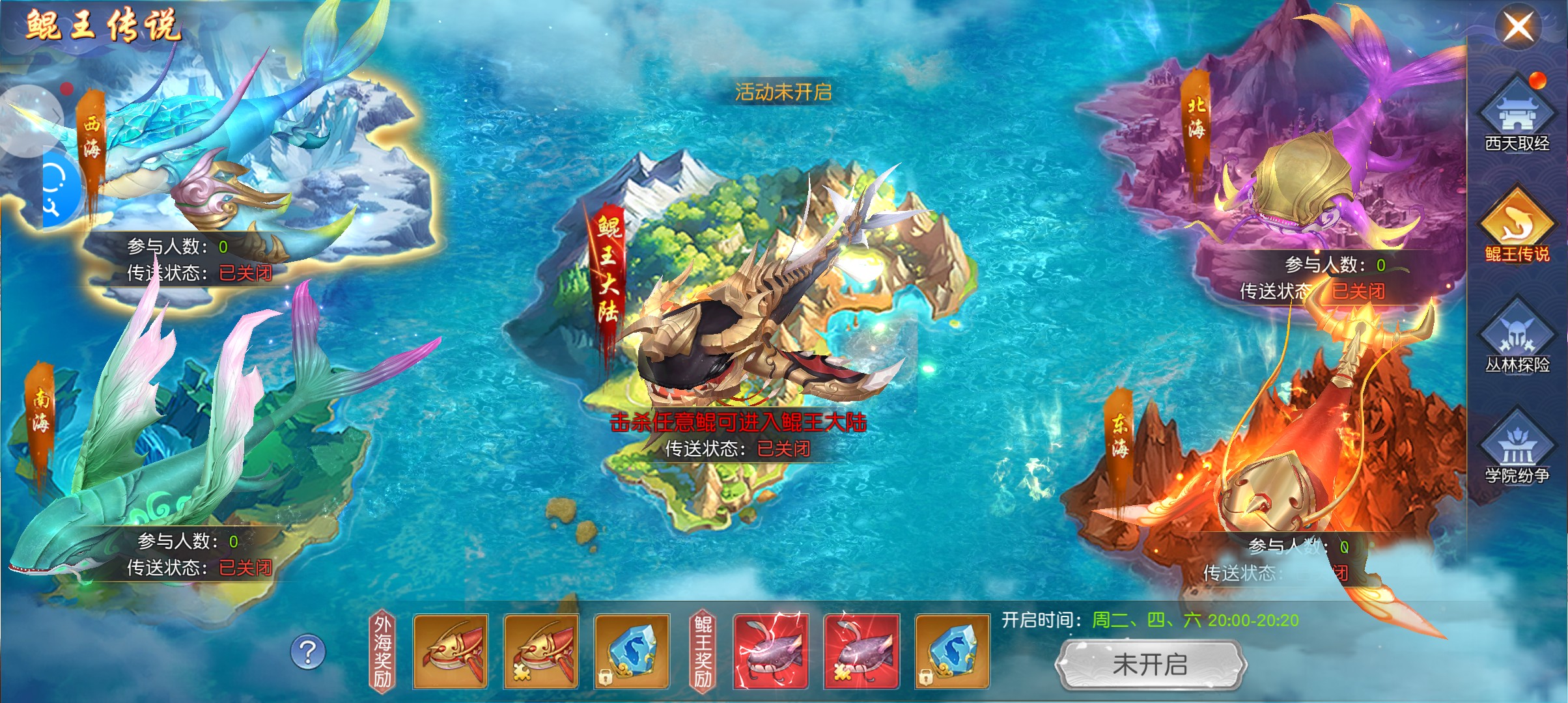The image size is (1568, 703).
Task: View the purple kun reward with puzzle badge
Action: (x=861, y=651)
